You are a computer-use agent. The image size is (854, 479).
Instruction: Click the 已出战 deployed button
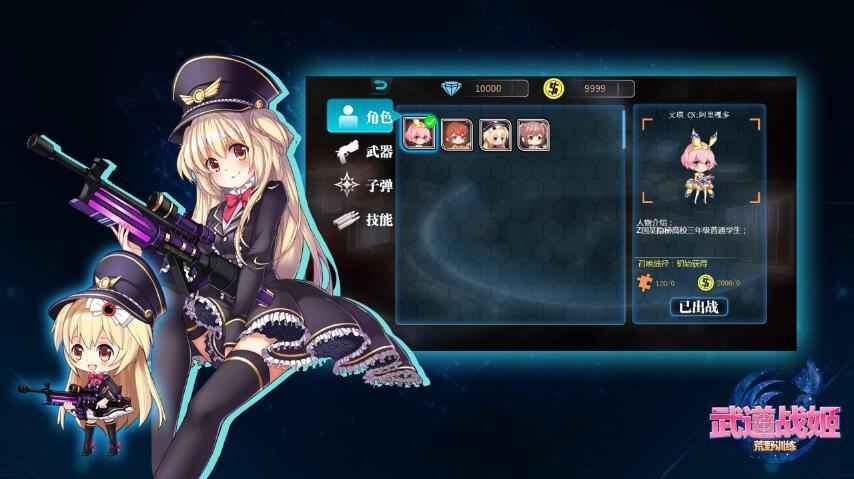click(x=698, y=307)
